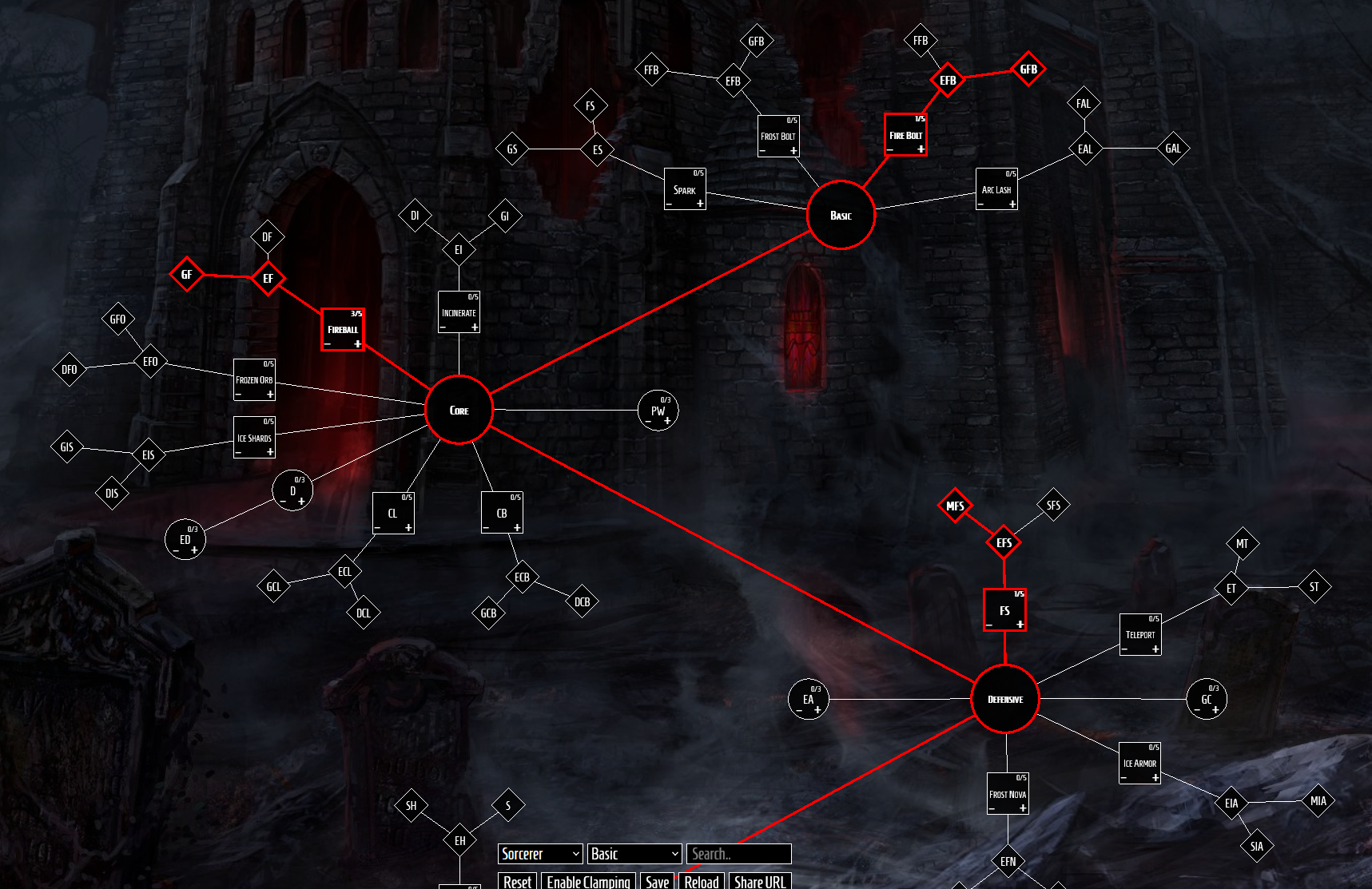Click the Frost Nova skill node

[1008, 792]
